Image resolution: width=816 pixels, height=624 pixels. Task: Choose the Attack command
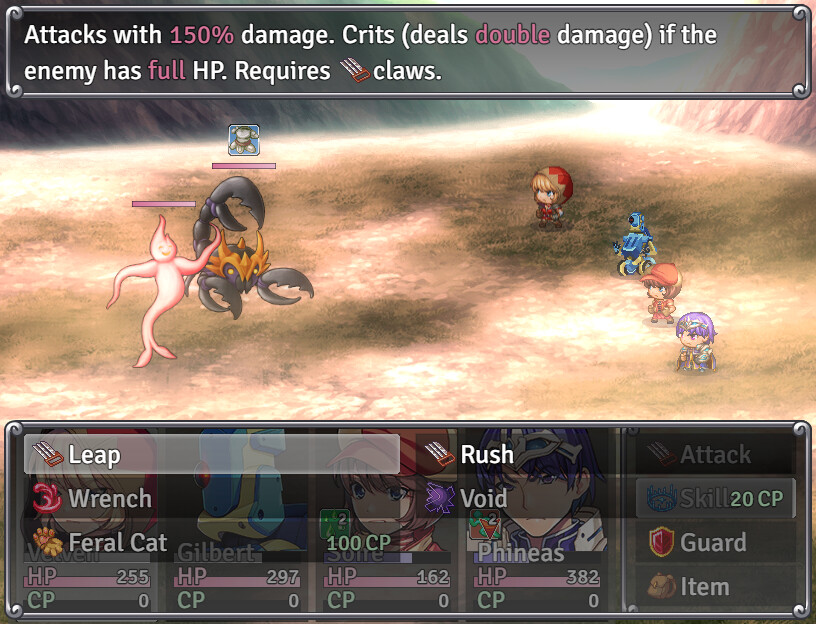[714, 455]
